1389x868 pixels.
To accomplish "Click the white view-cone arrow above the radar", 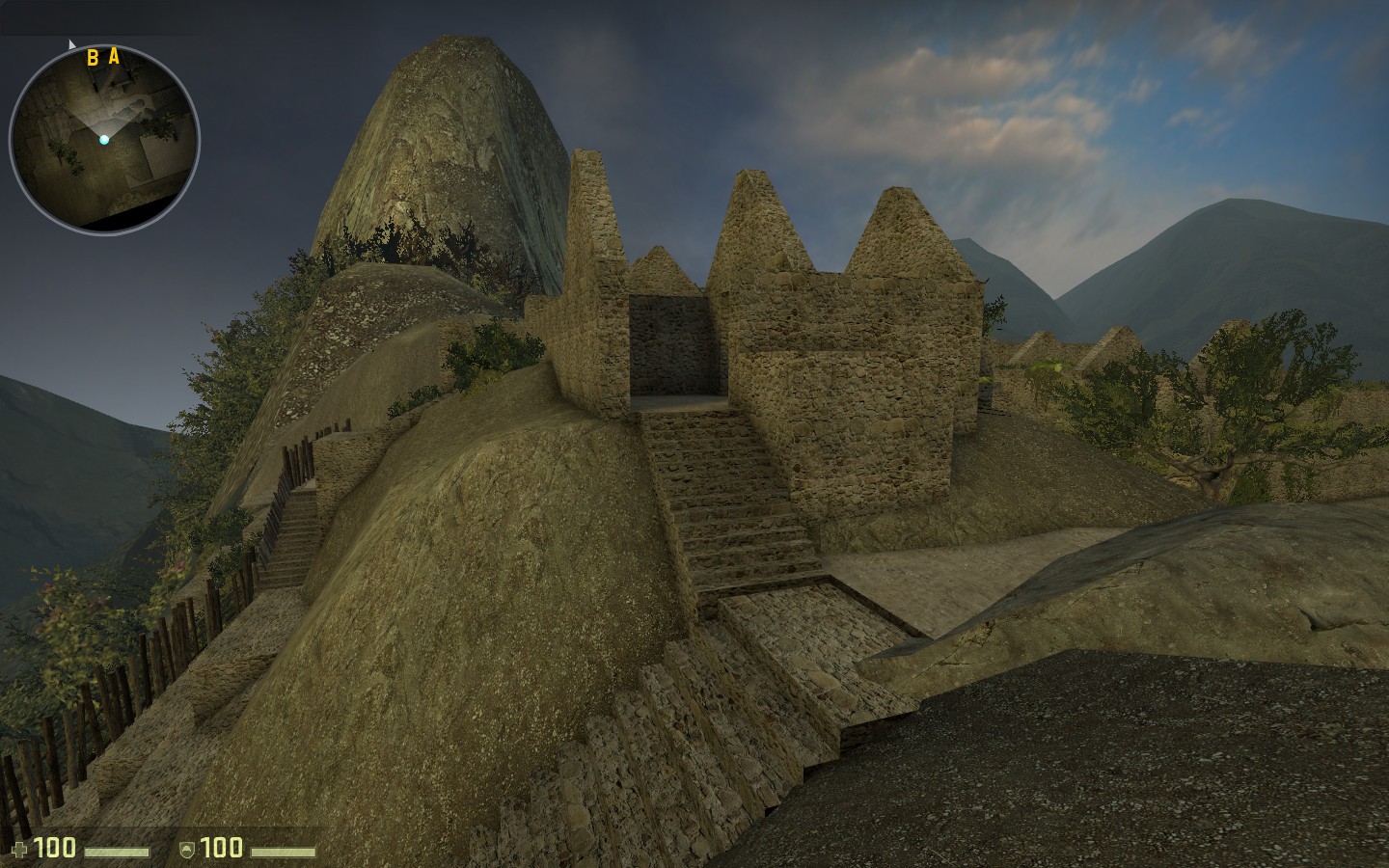I will tap(71, 43).
